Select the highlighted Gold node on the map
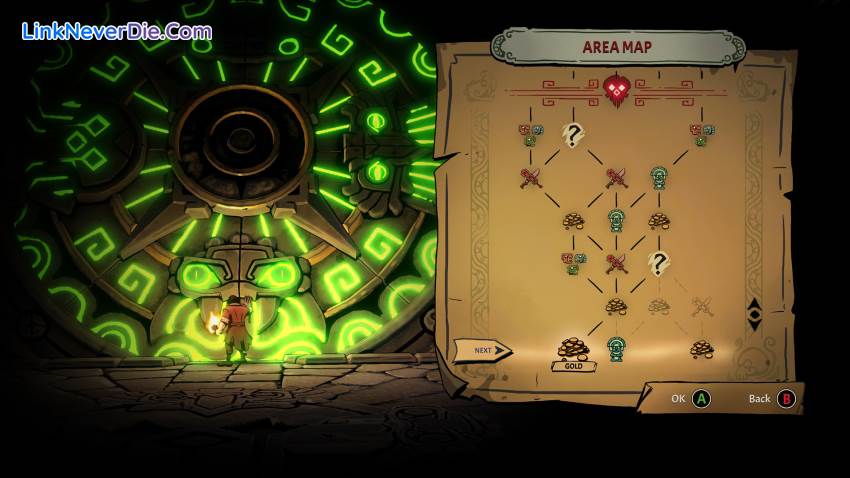This screenshot has height=478, width=850. tap(573, 348)
